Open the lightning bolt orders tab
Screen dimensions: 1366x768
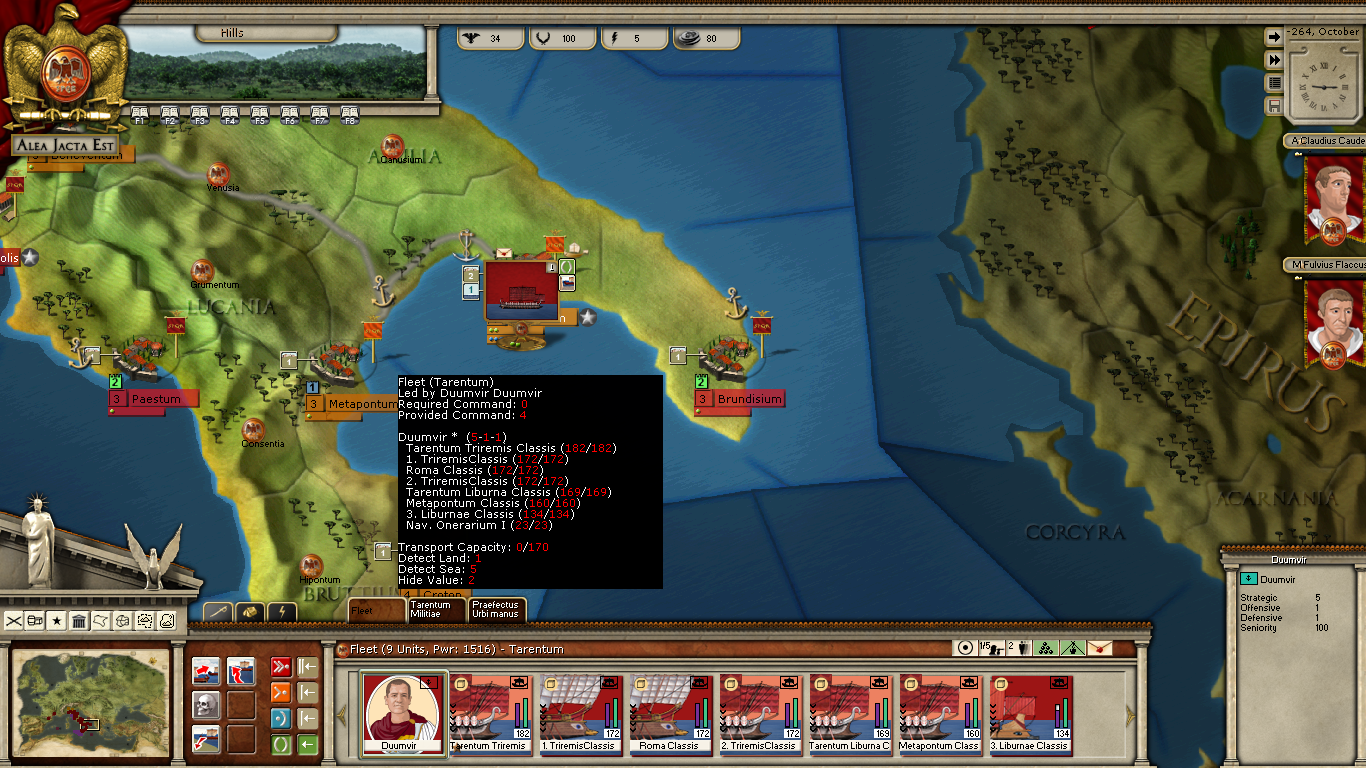point(282,611)
